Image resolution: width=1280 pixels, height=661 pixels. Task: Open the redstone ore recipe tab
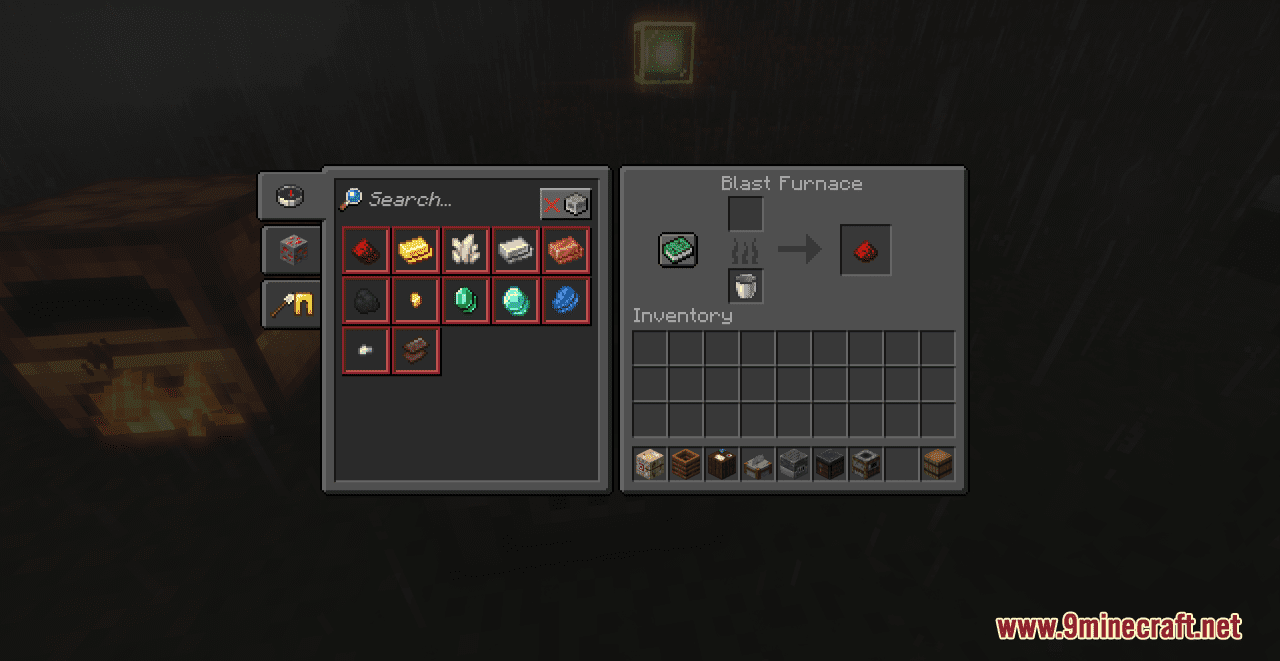pos(291,250)
